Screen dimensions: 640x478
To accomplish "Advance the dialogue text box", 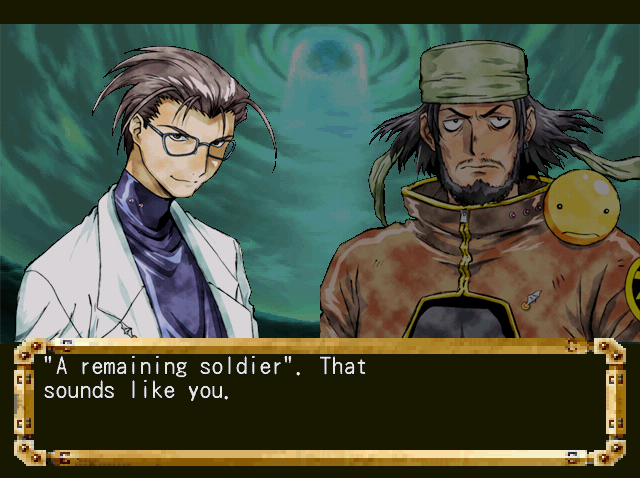I will tap(319, 402).
